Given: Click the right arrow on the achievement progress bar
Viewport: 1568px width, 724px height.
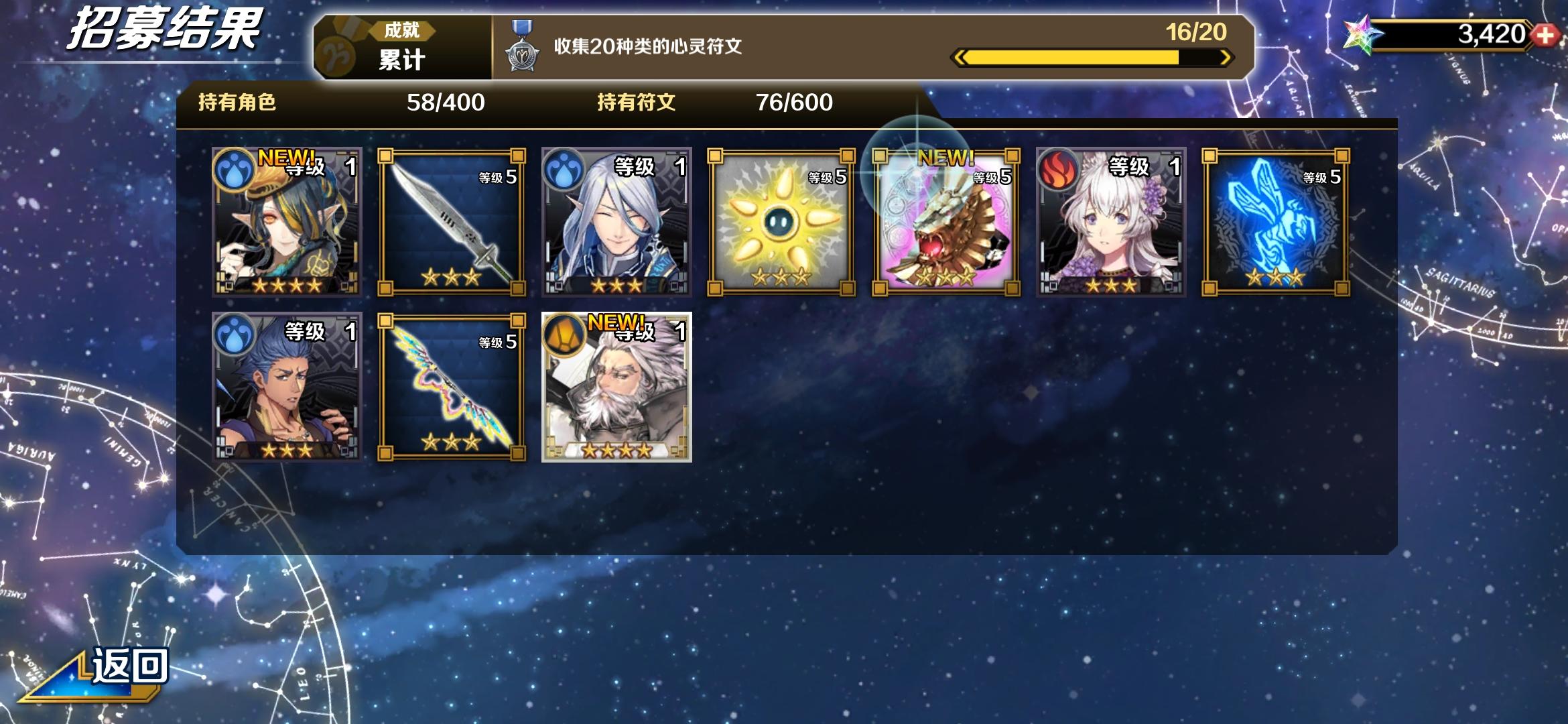Looking at the screenshot, I should [x=1224, y=58].
